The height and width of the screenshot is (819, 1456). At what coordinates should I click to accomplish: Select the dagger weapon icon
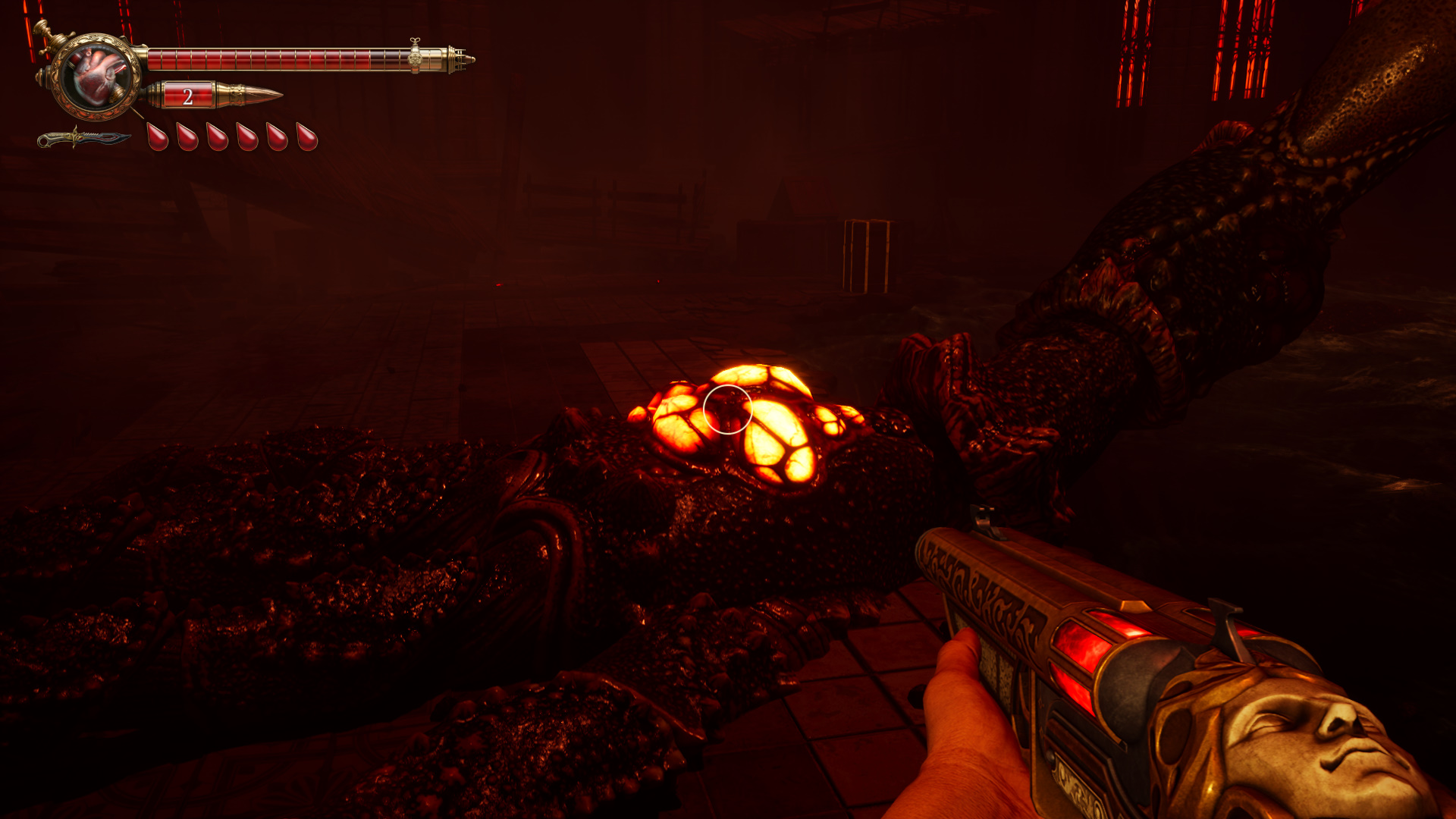(x=83, y=139)
